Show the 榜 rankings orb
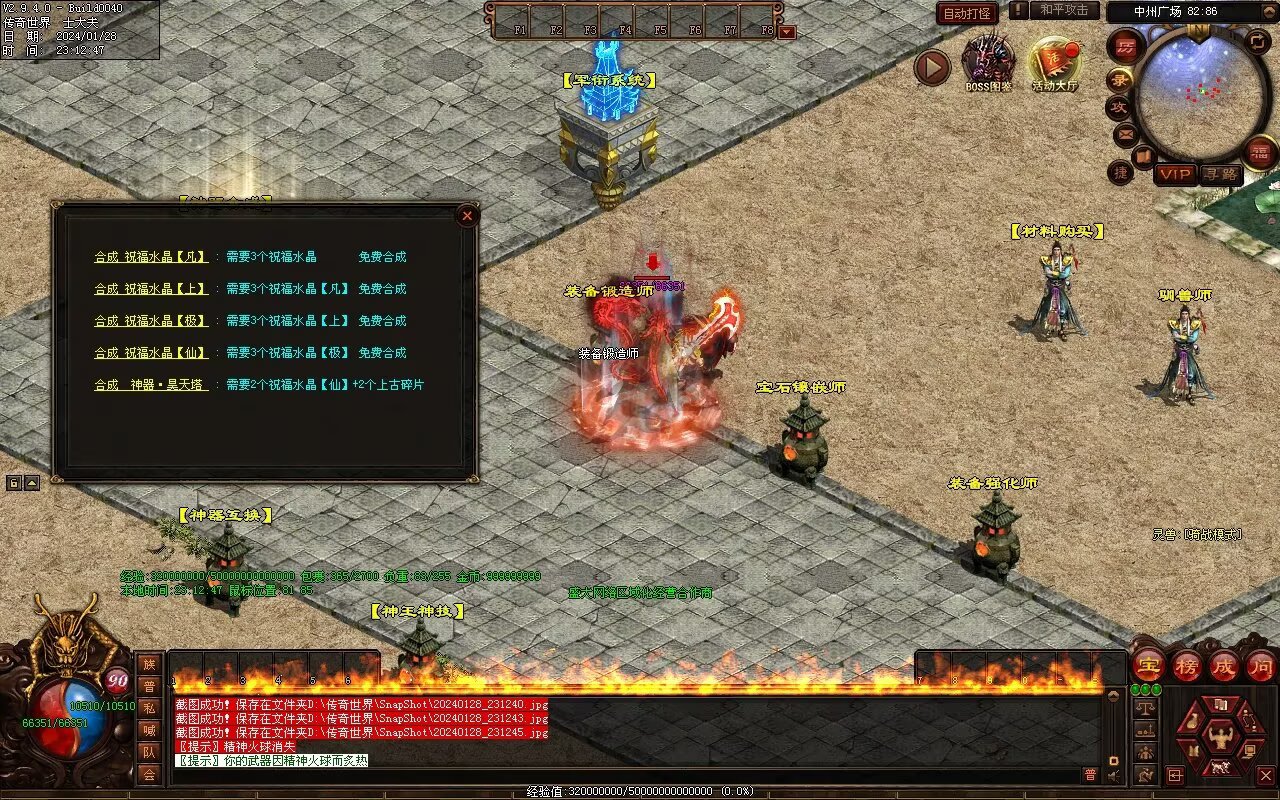1280x800 pixels. click(x=1187, y=665)
